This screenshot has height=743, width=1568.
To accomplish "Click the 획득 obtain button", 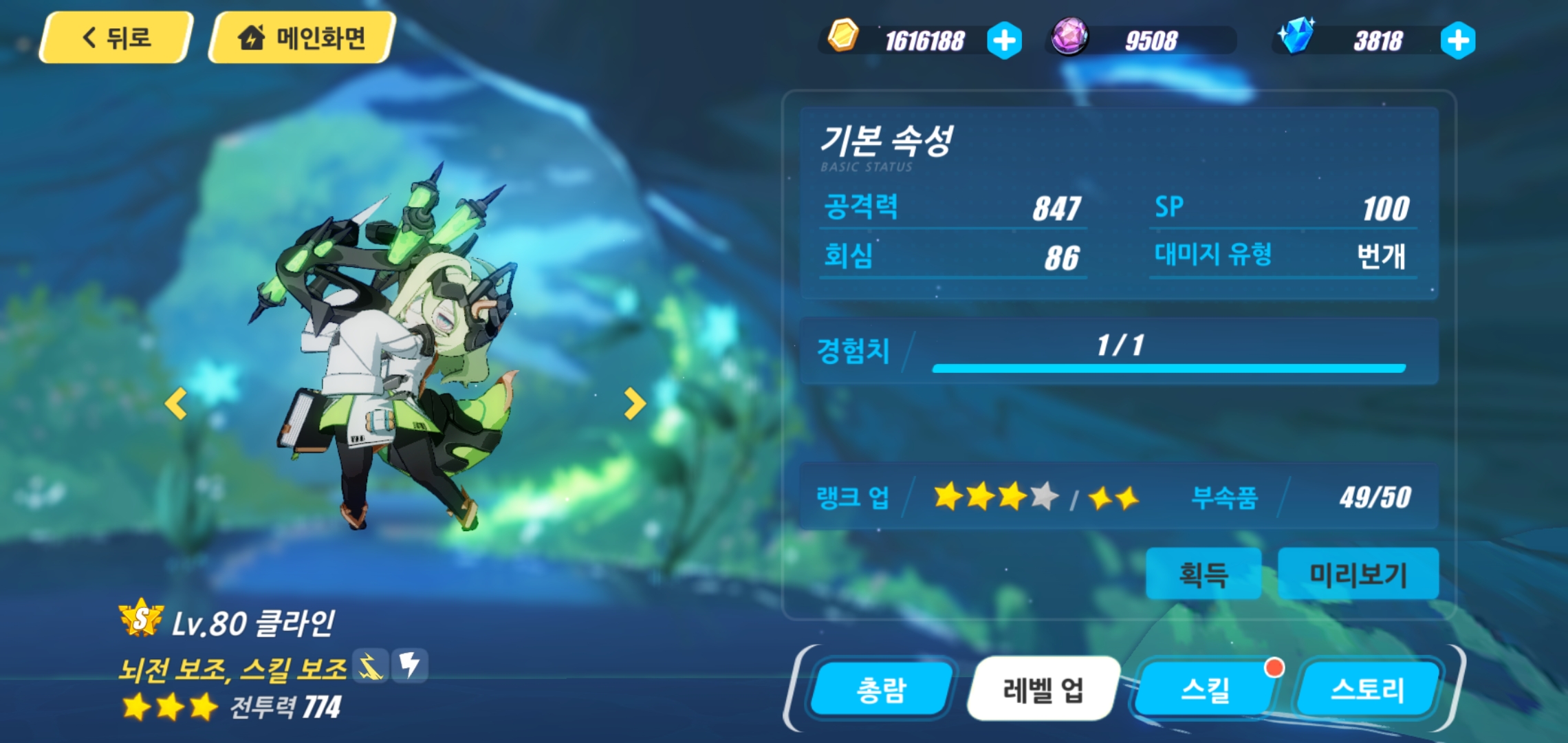I will (1203, 574).
